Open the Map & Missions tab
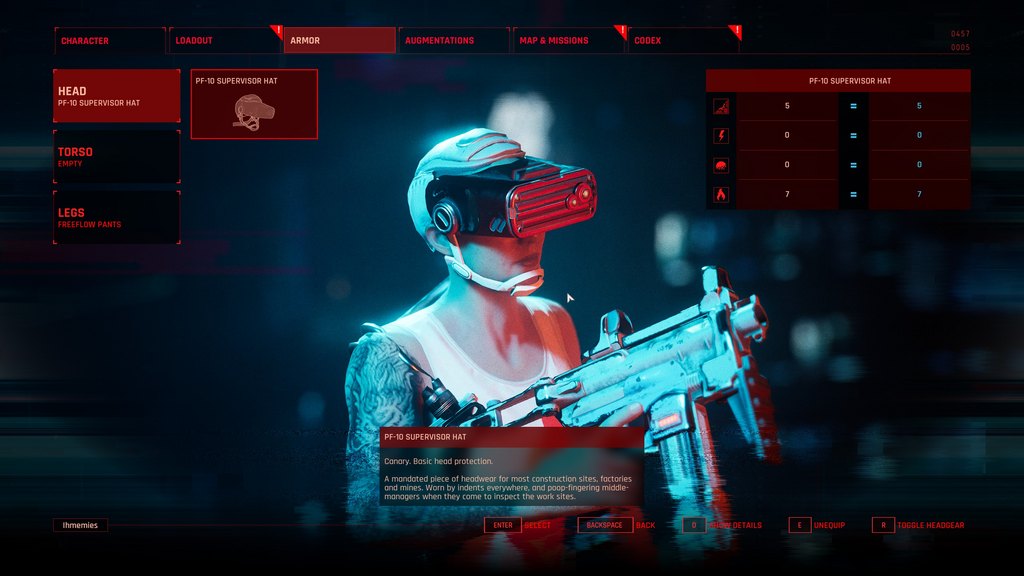 (x=569, y=41)
